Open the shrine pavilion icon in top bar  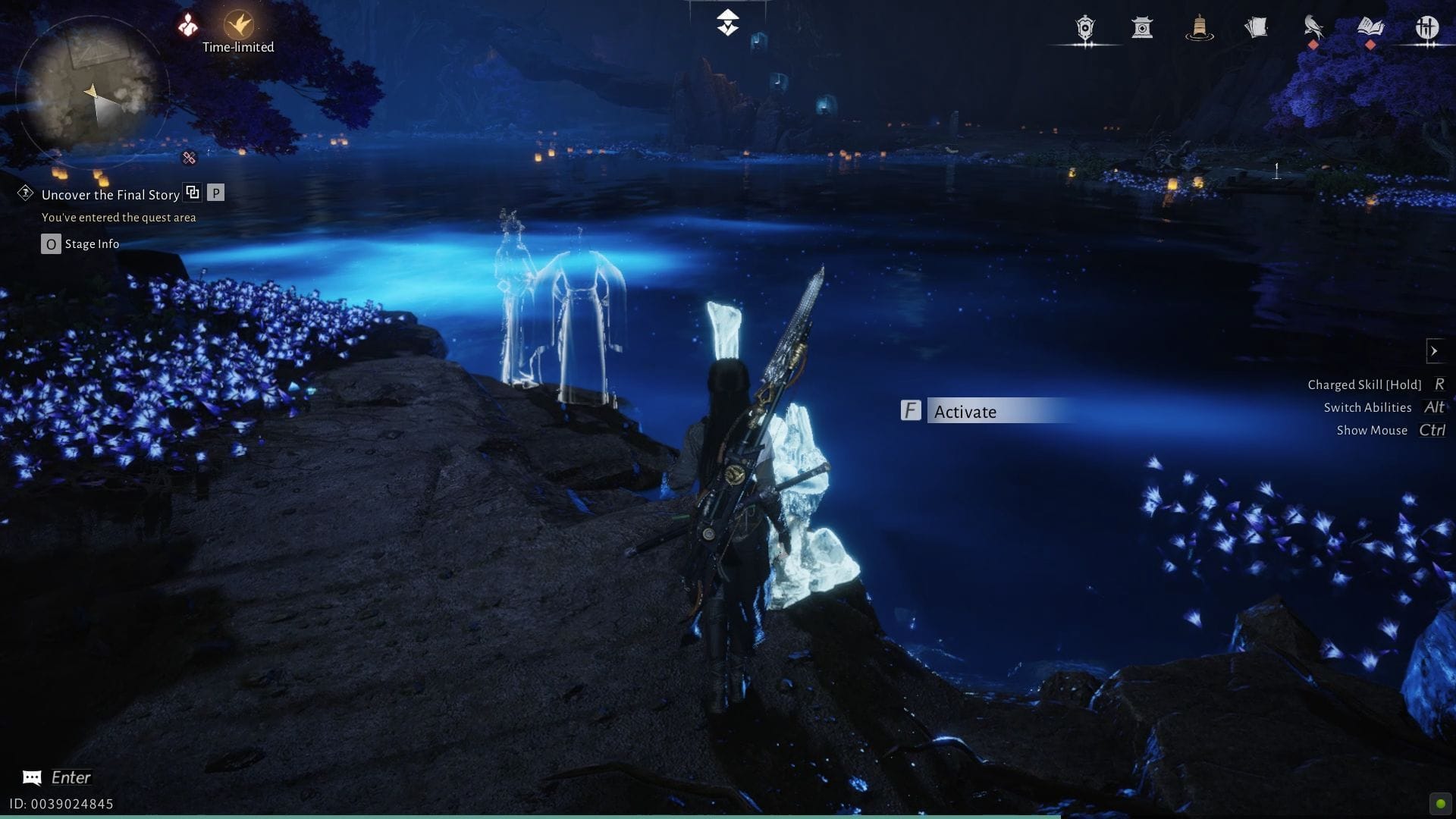coord(1143,29)
